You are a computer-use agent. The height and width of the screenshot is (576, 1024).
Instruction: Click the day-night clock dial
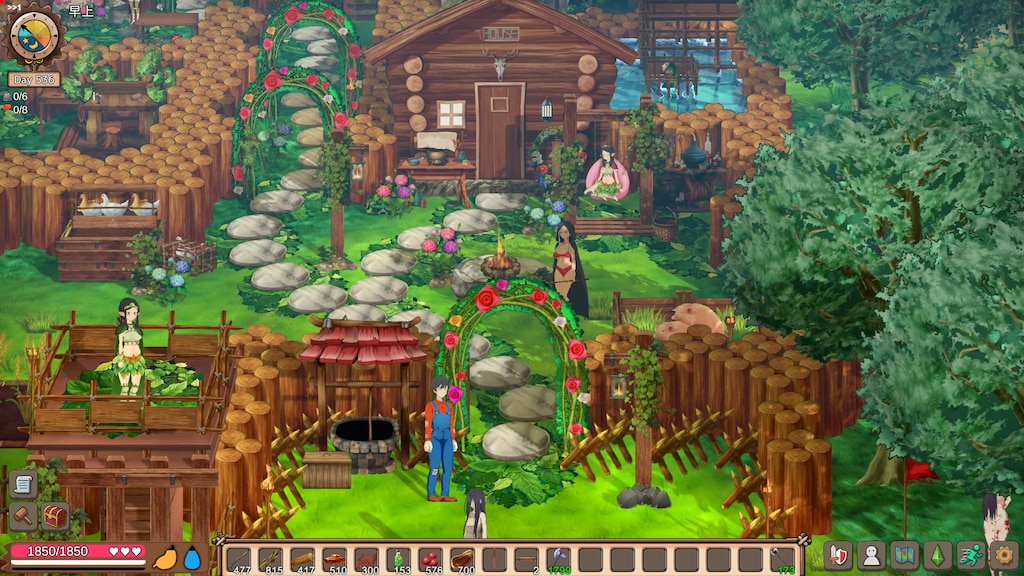(x=34, y=34)
